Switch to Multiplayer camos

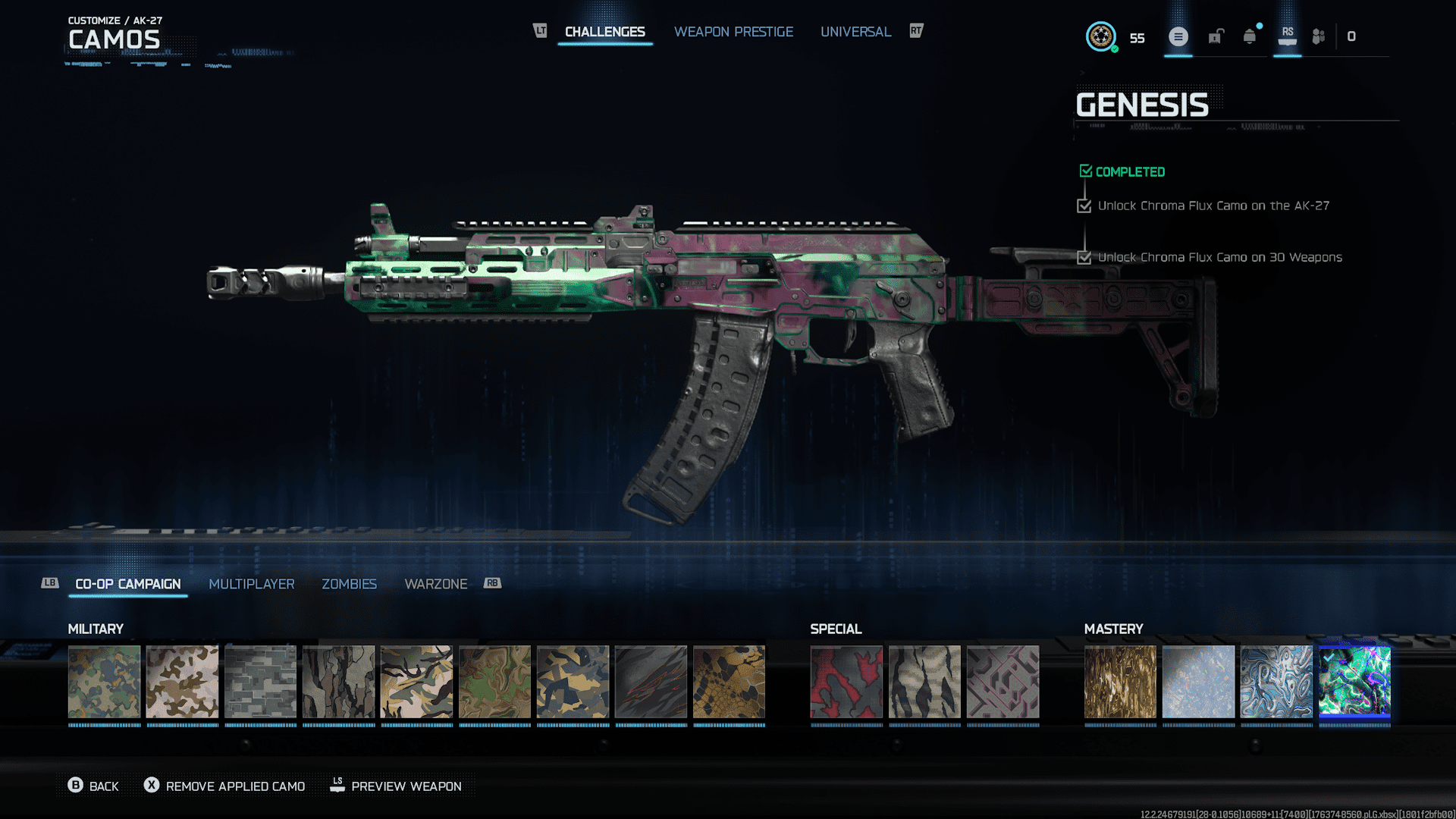coord(252,584)
